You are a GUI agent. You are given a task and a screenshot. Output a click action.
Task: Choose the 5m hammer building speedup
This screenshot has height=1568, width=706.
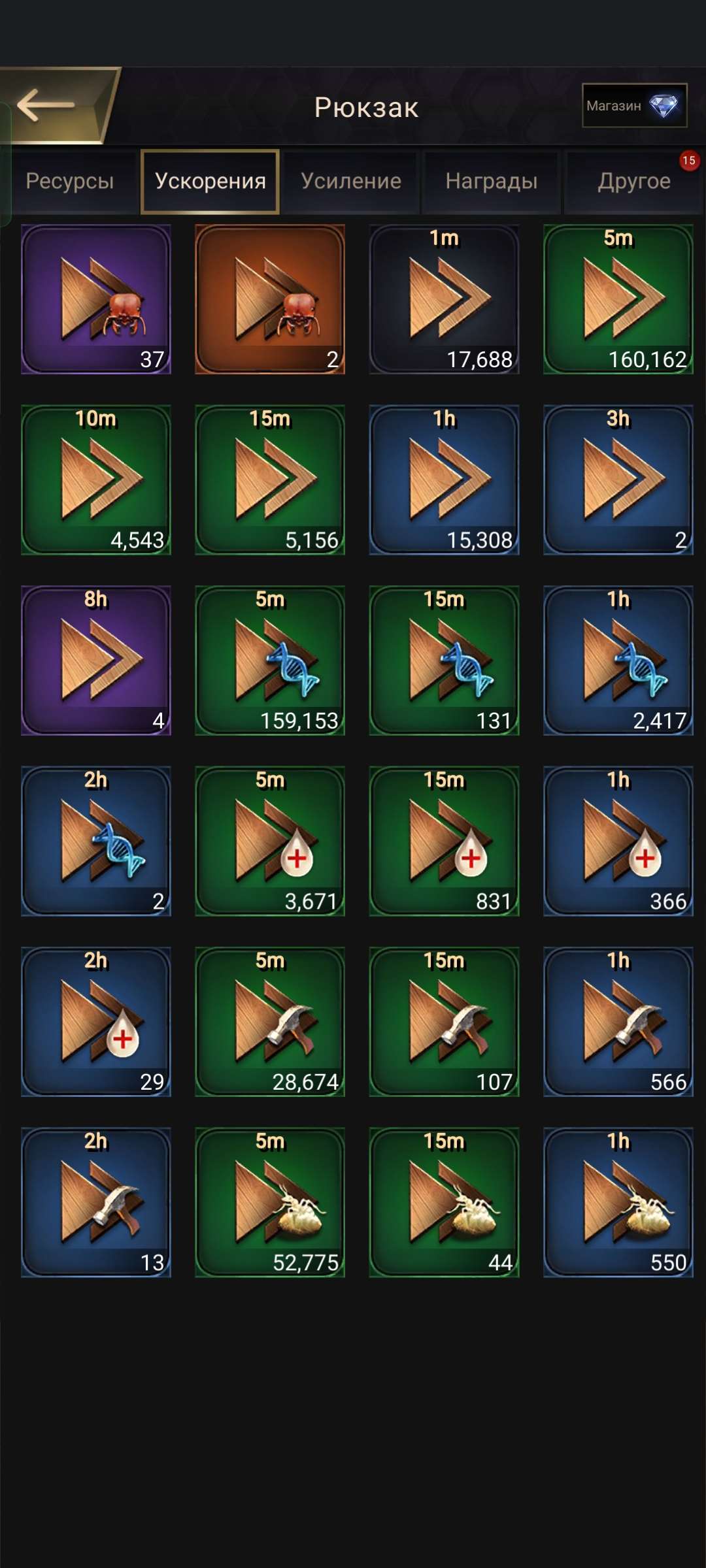[270, 1022]
